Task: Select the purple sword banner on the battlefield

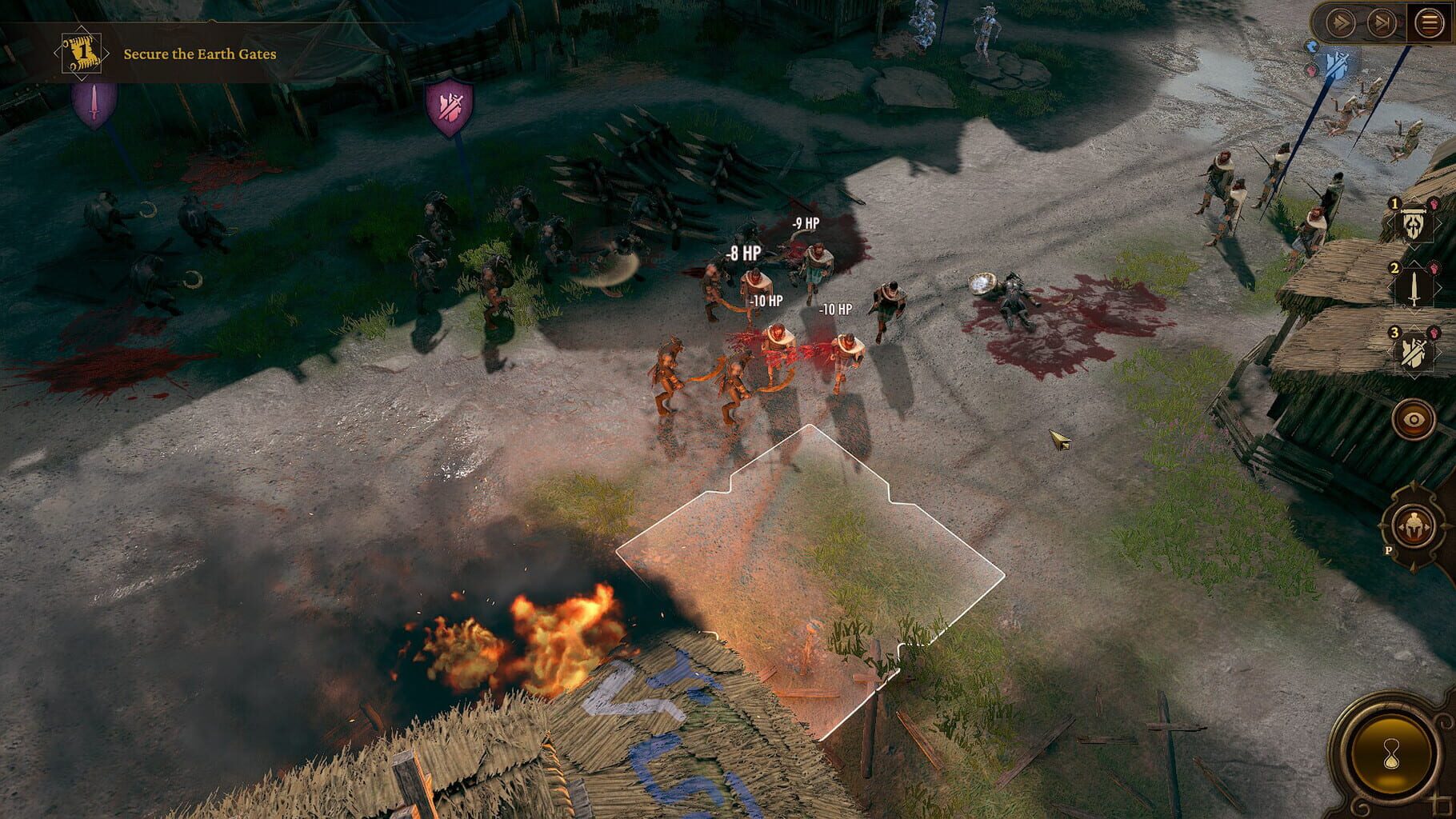Action: [x=95, y=104]
